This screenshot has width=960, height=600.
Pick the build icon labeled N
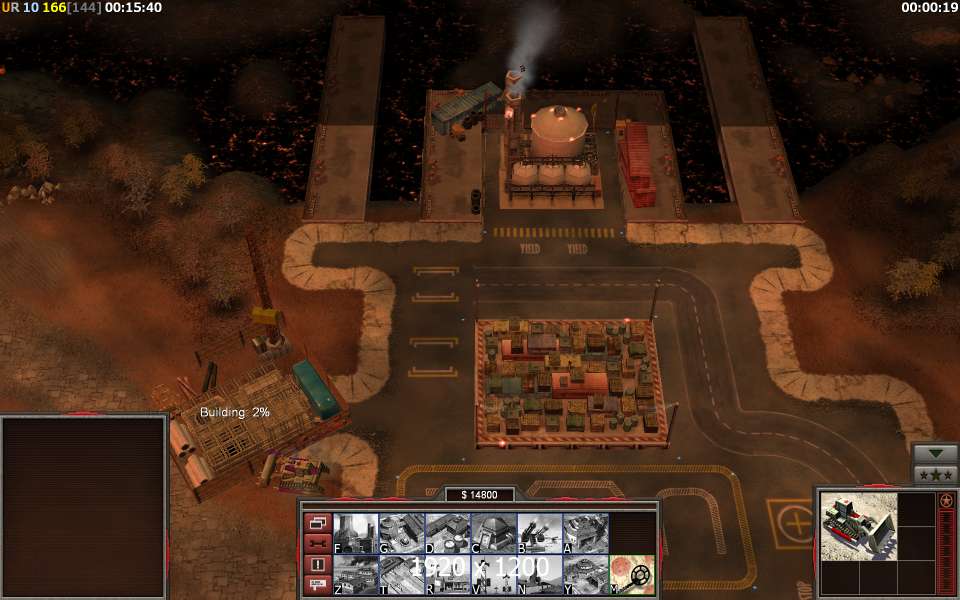click(539, 575)
